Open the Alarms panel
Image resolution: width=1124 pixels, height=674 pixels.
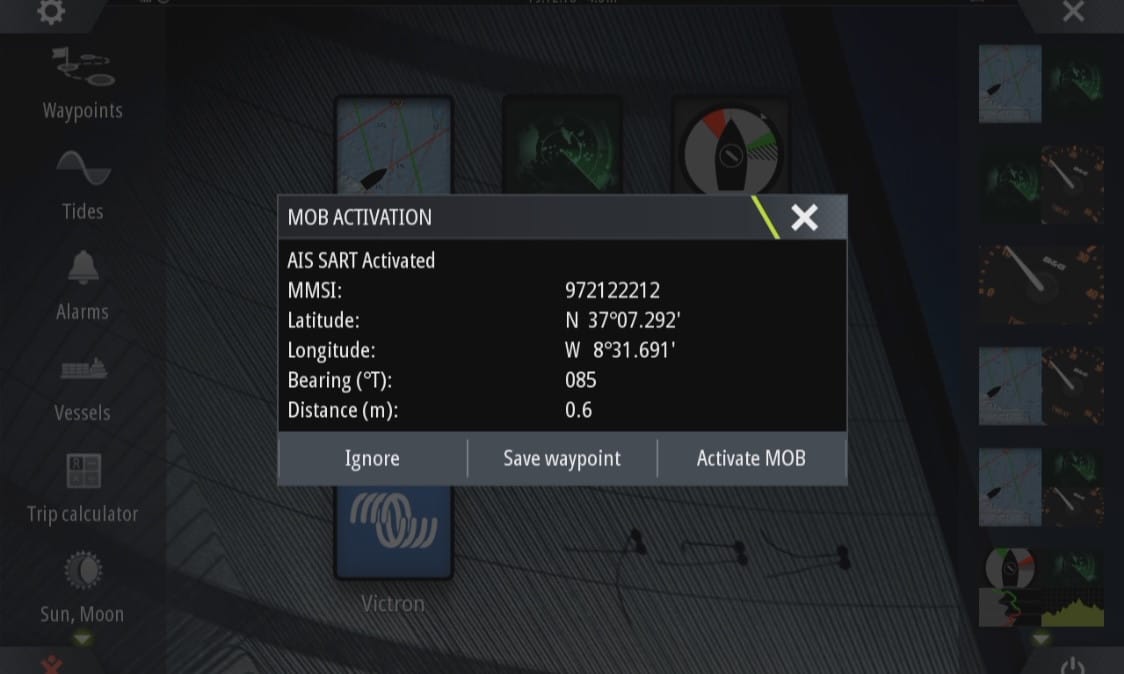click(82, 285)
